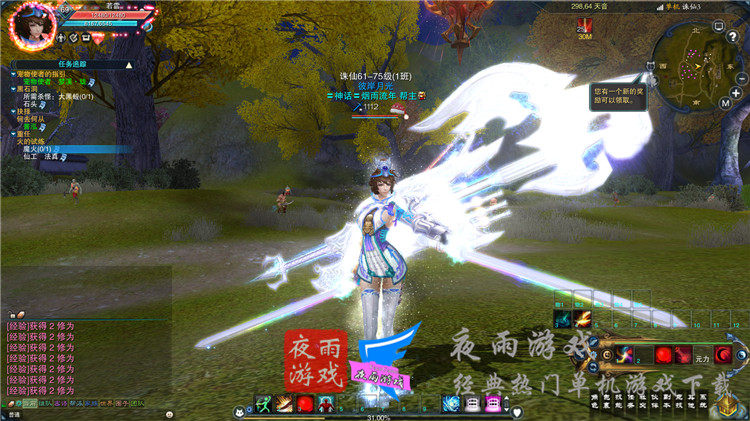
Task: Click the player character portrait
Action: 31,22
